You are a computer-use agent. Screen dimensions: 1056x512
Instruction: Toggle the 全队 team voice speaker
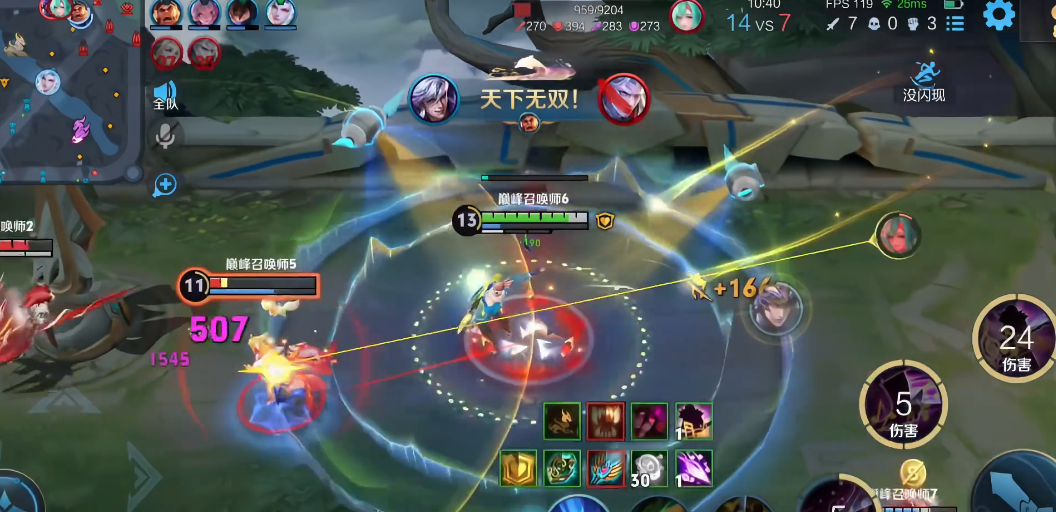click(165, 94)
